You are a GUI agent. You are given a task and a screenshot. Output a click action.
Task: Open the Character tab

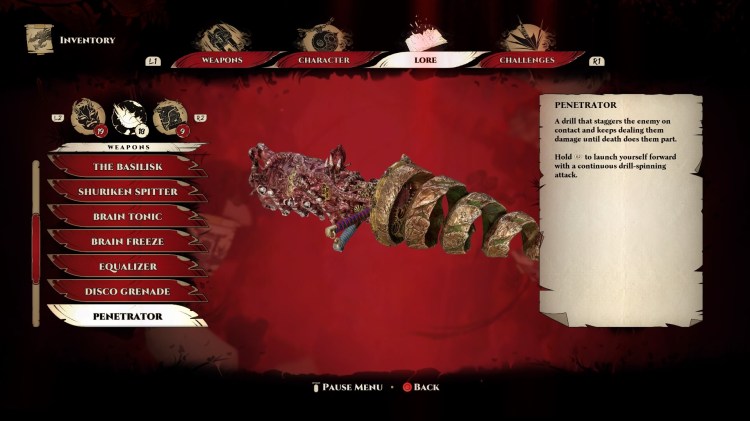coord(324,60)
